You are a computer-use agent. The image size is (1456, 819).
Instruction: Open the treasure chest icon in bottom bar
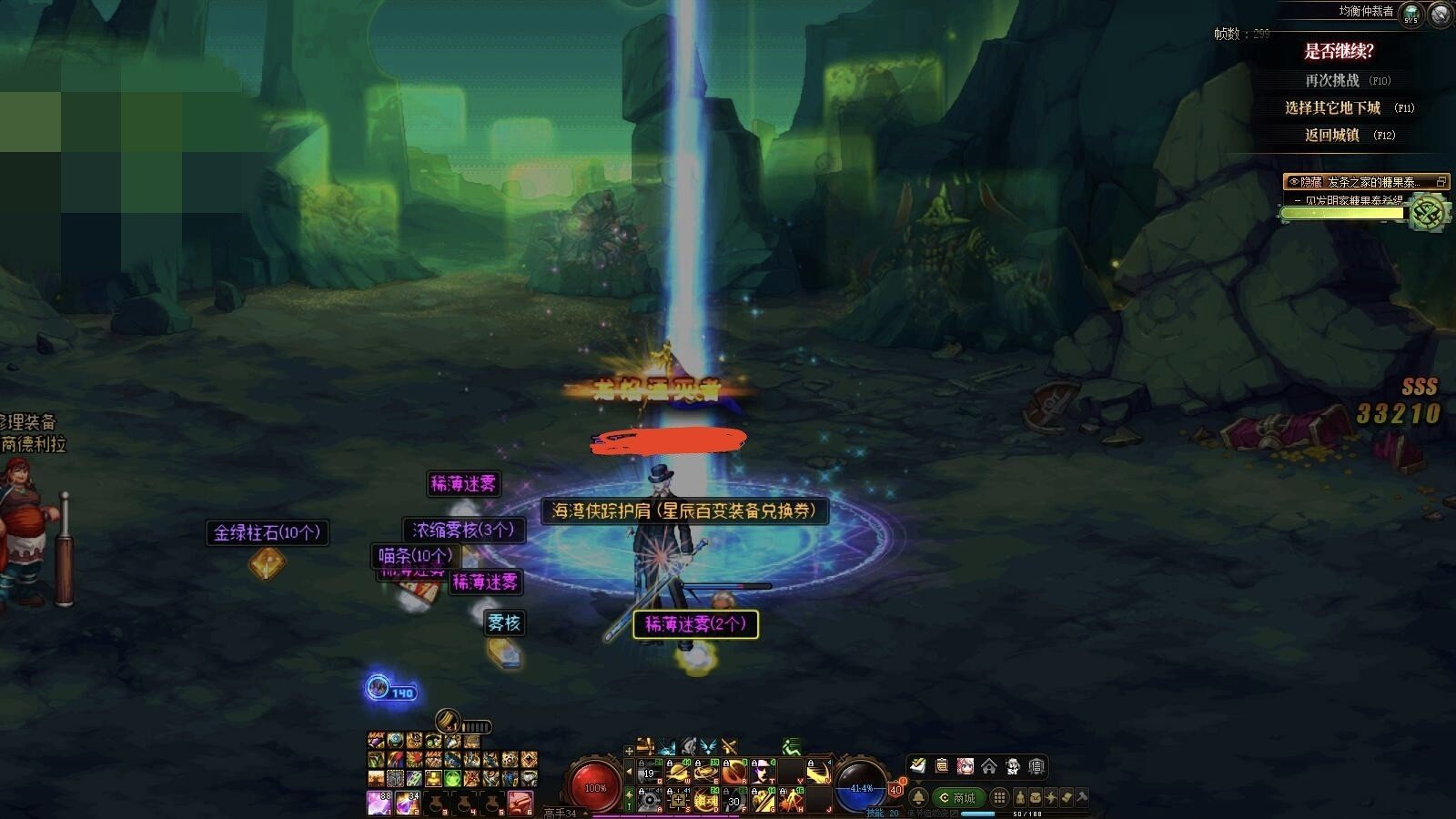coord(1035,797)
